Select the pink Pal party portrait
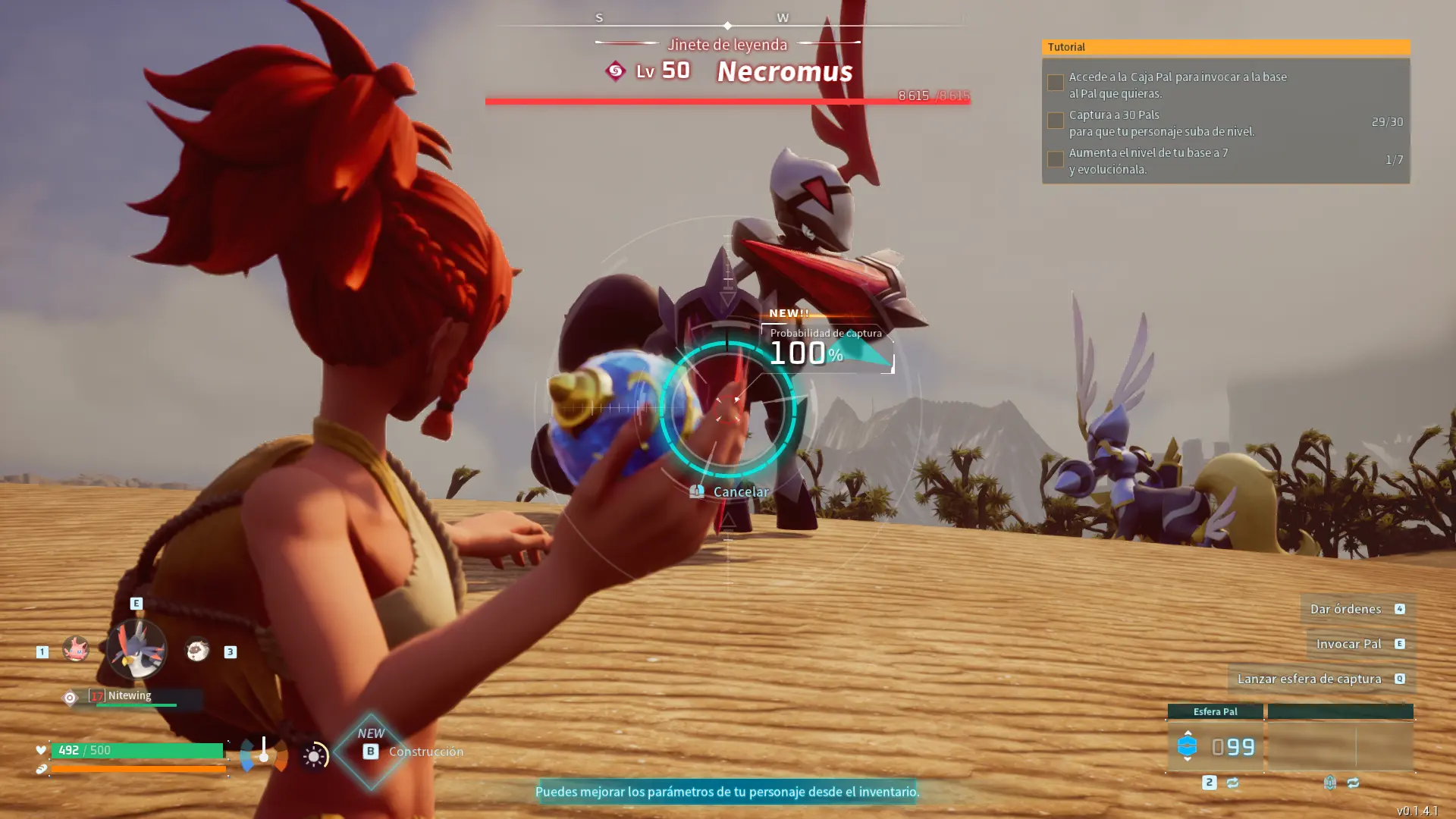This screenshot has width=1456, height=819. [x=75, y=649]
